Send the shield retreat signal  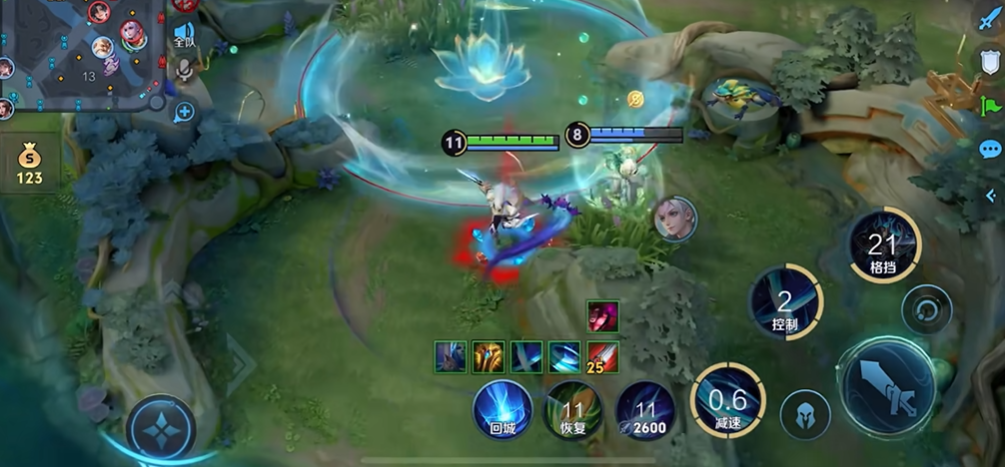coord(990,60)
